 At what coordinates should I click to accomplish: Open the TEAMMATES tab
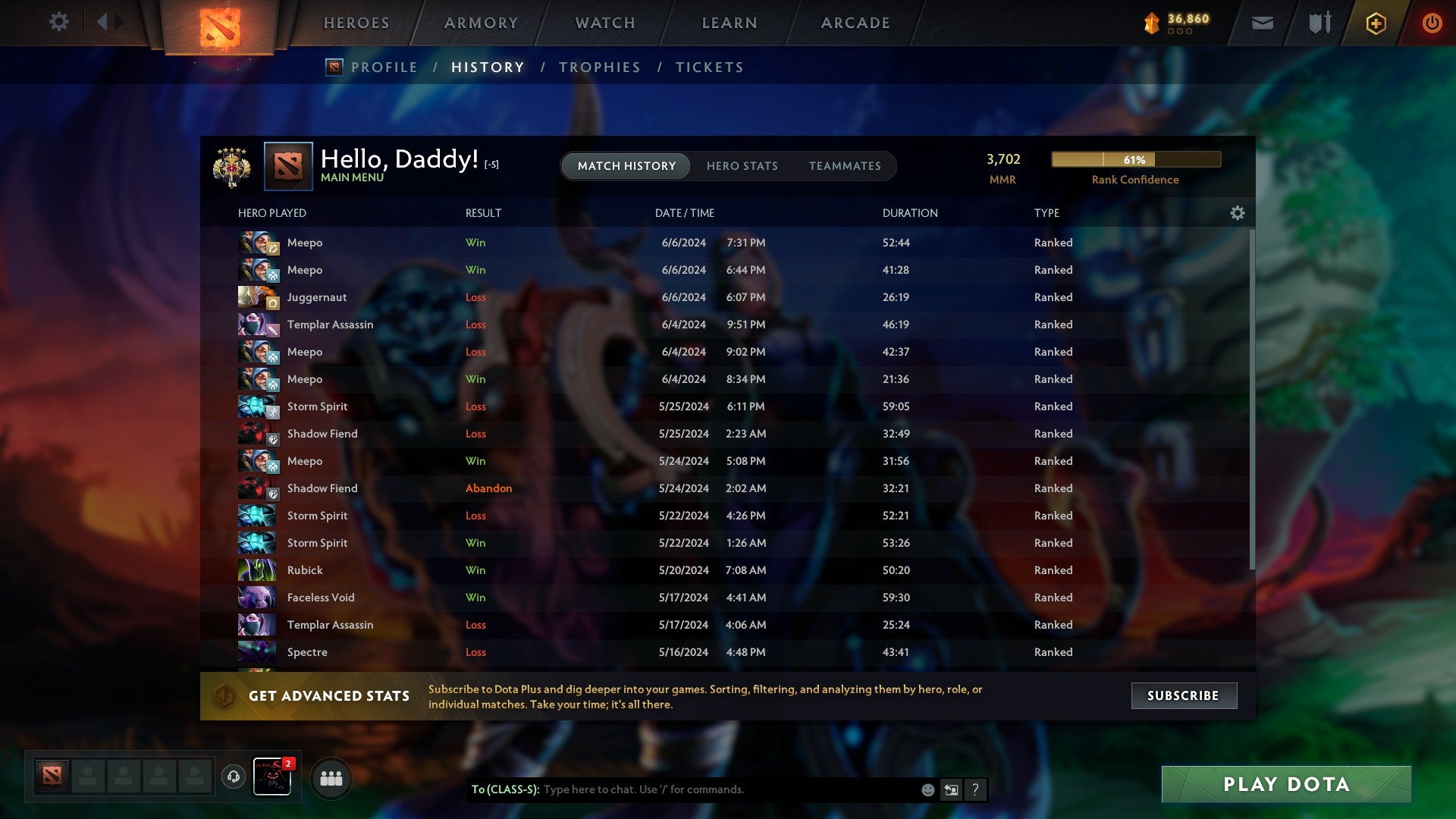click(845, 166)
